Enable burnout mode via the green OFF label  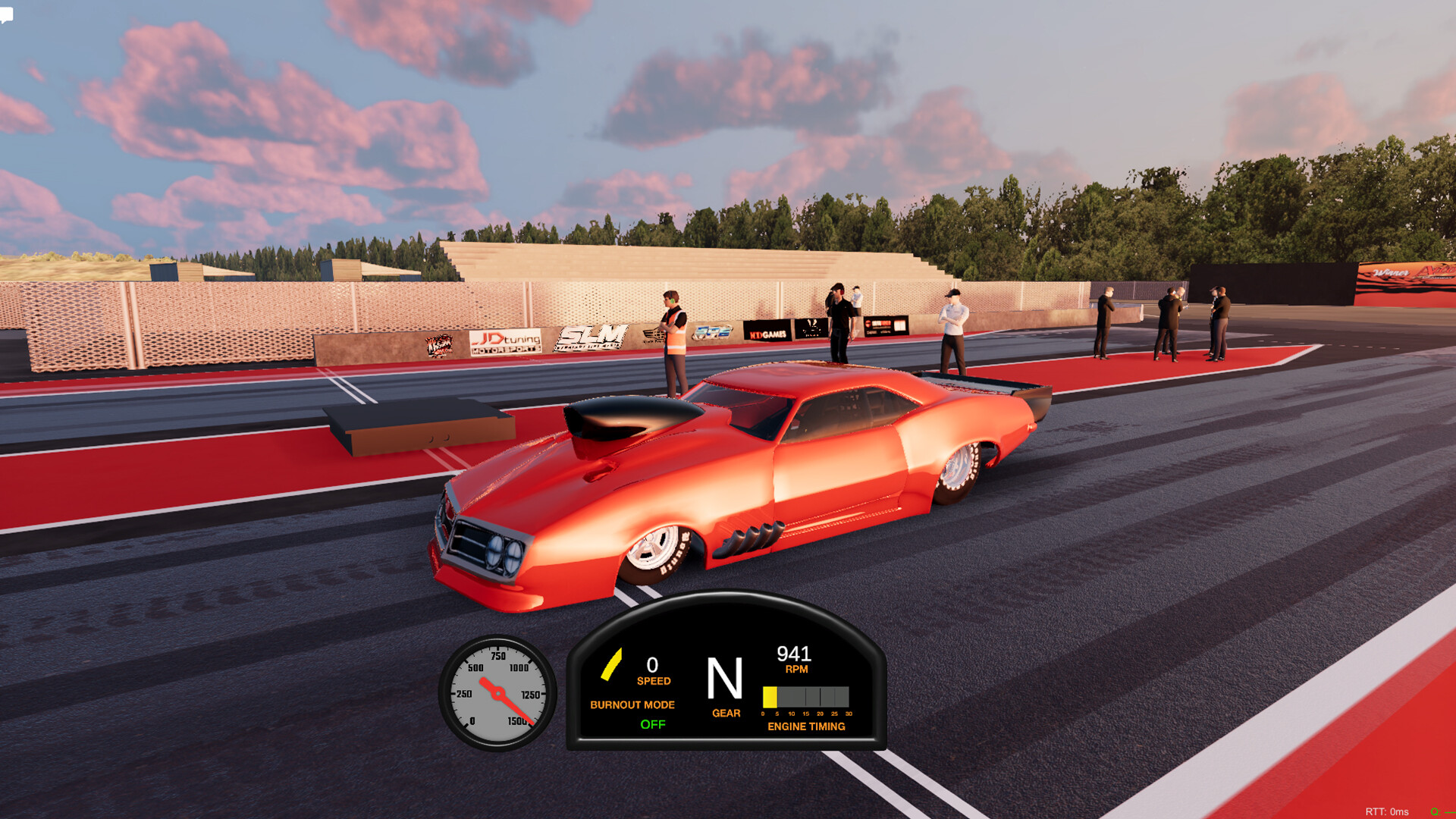(651, 725)
